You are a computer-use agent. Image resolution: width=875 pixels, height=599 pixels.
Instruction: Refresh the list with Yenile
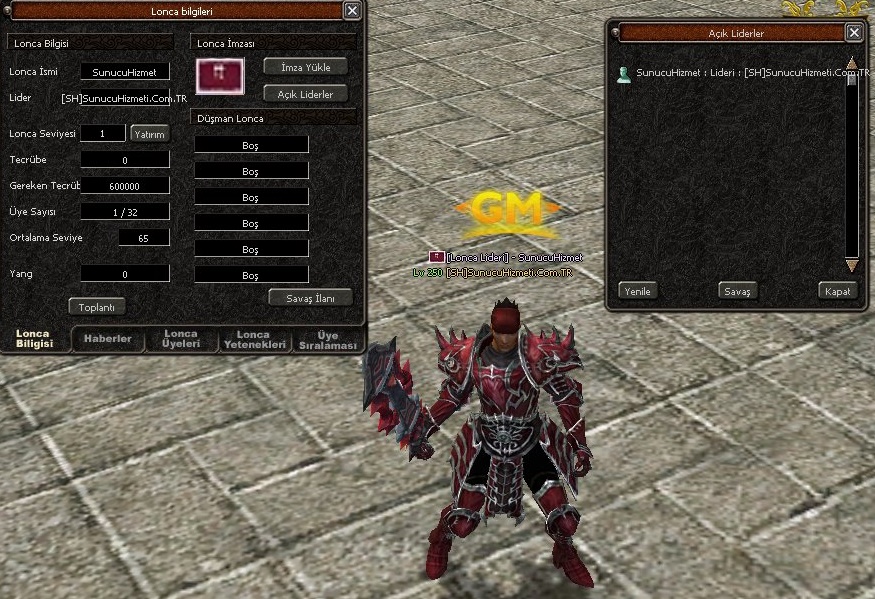637,291
